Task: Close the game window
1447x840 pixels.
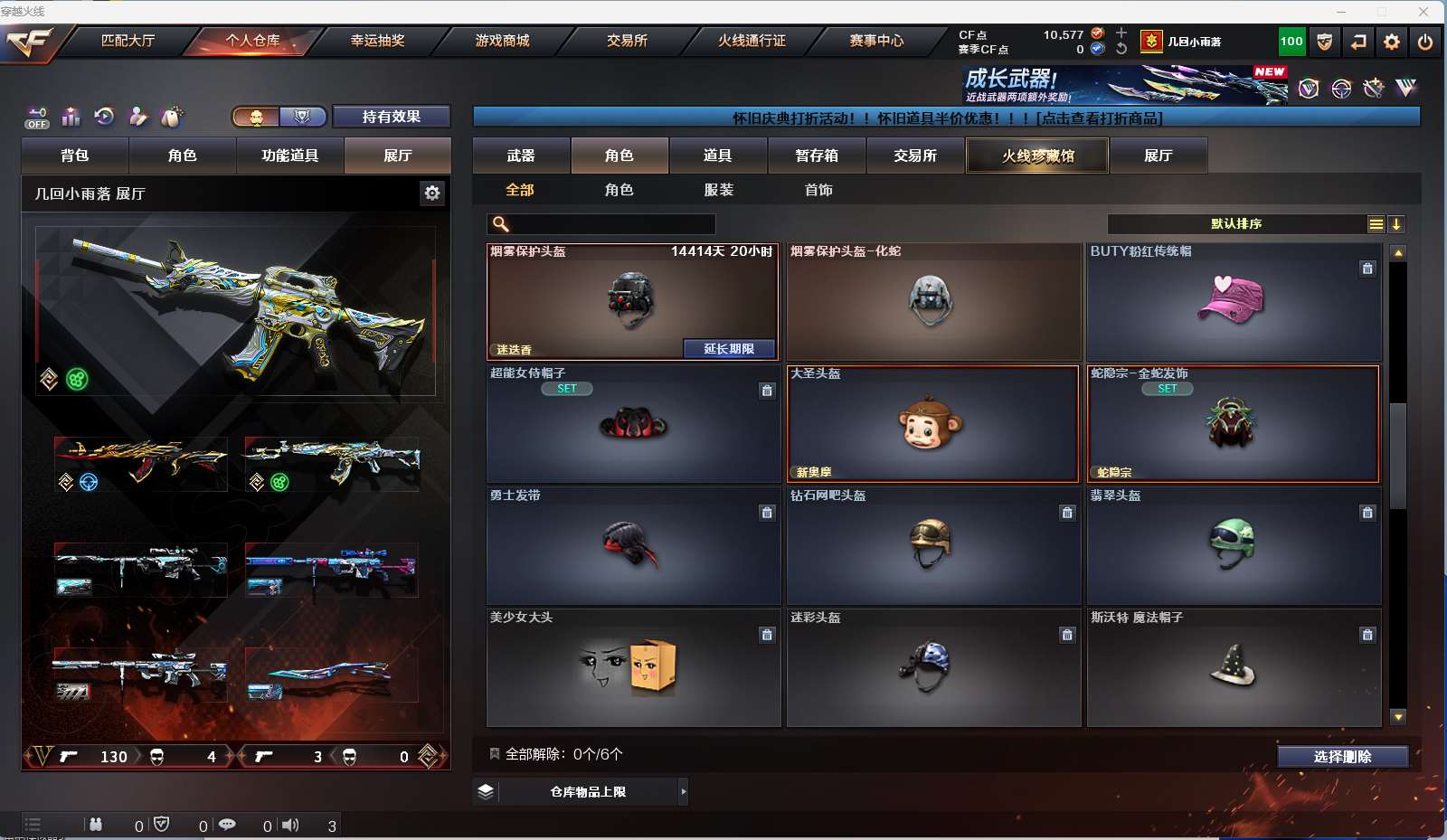Action: [x=1423, y=12]
